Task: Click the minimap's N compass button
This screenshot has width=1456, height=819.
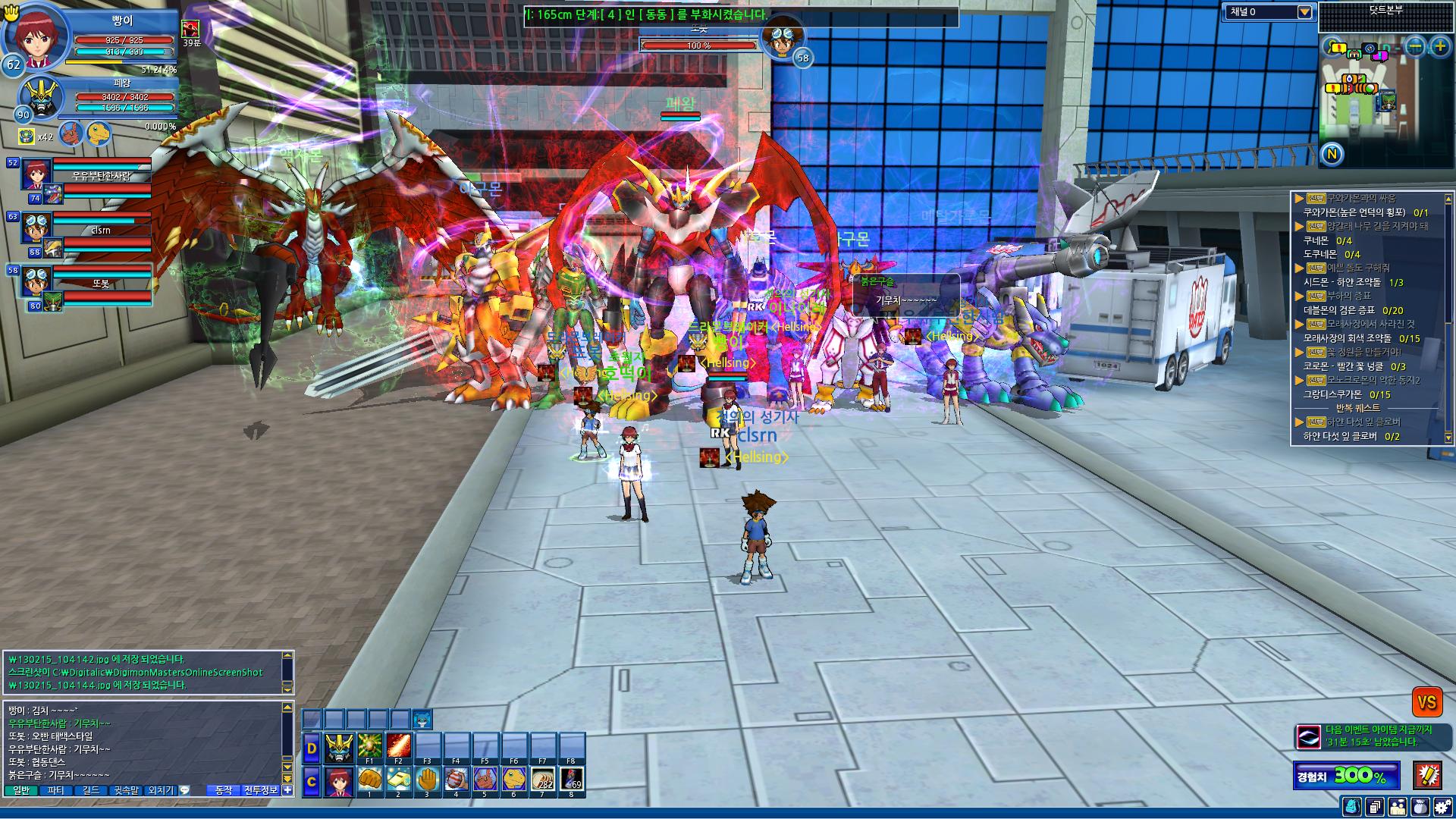Action: click(1332, 155)
